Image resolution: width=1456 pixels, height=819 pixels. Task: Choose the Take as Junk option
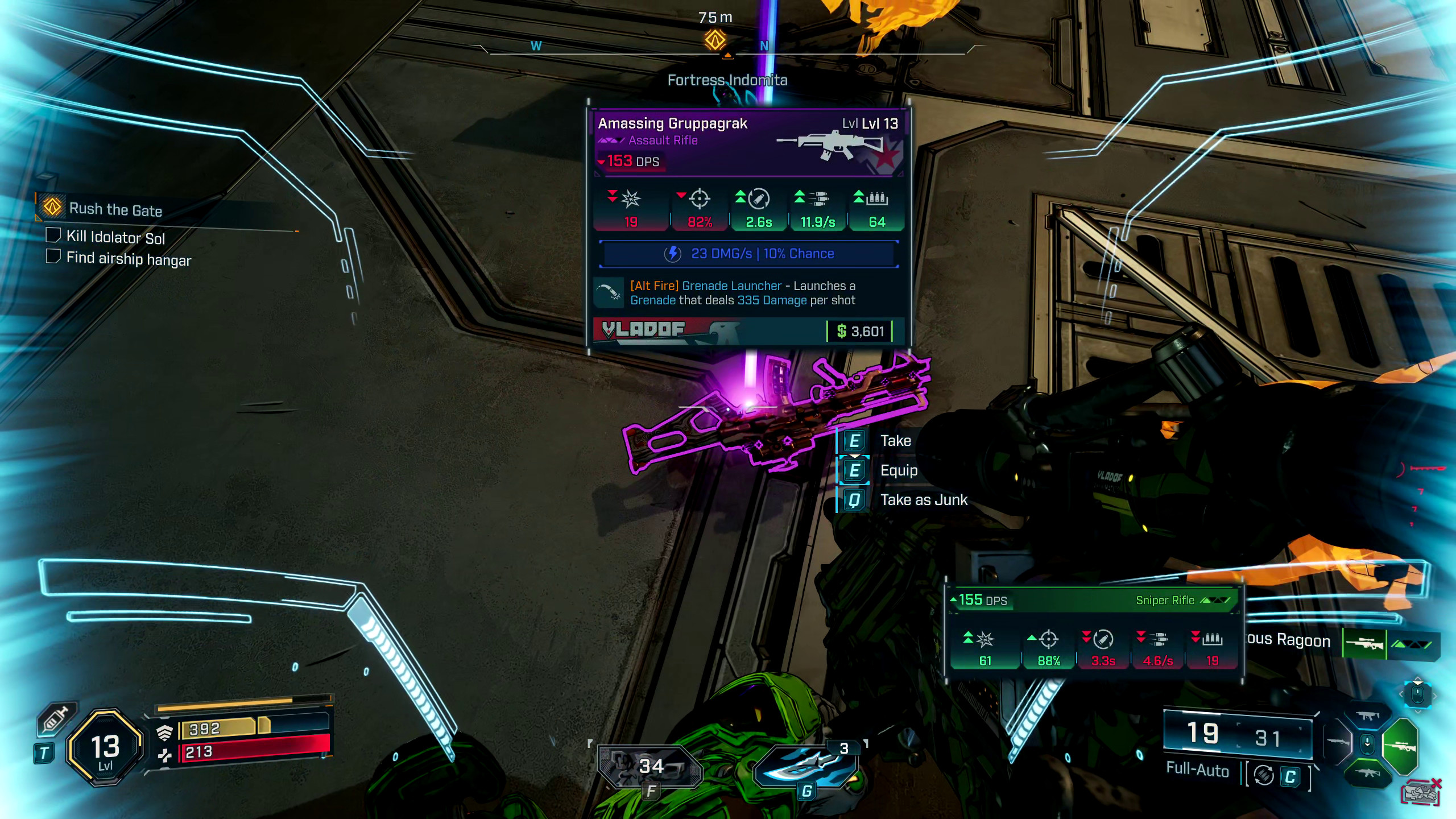(923, 500)
